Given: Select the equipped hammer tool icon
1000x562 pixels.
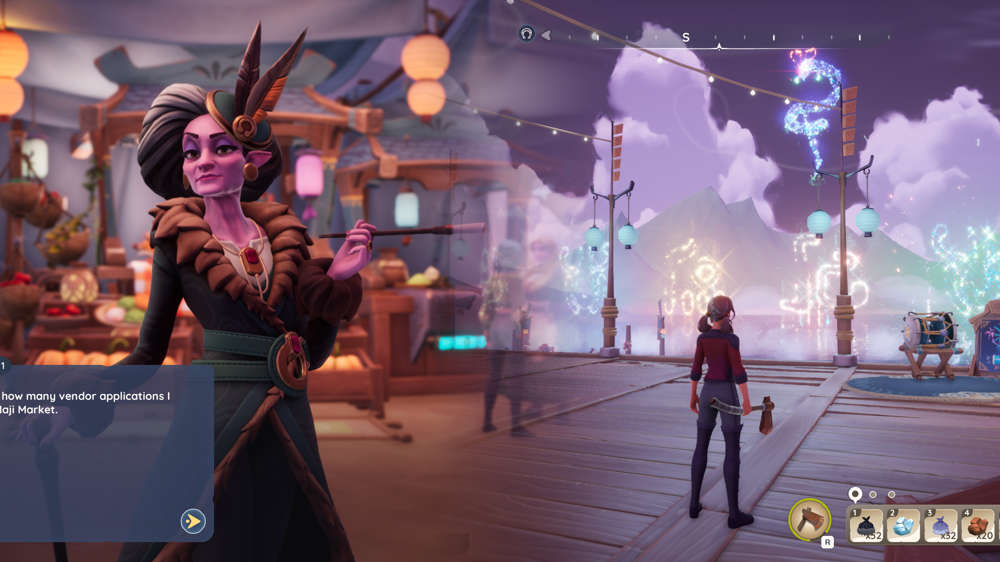Looking at the screenshot, I should click(x=809, y=519).
